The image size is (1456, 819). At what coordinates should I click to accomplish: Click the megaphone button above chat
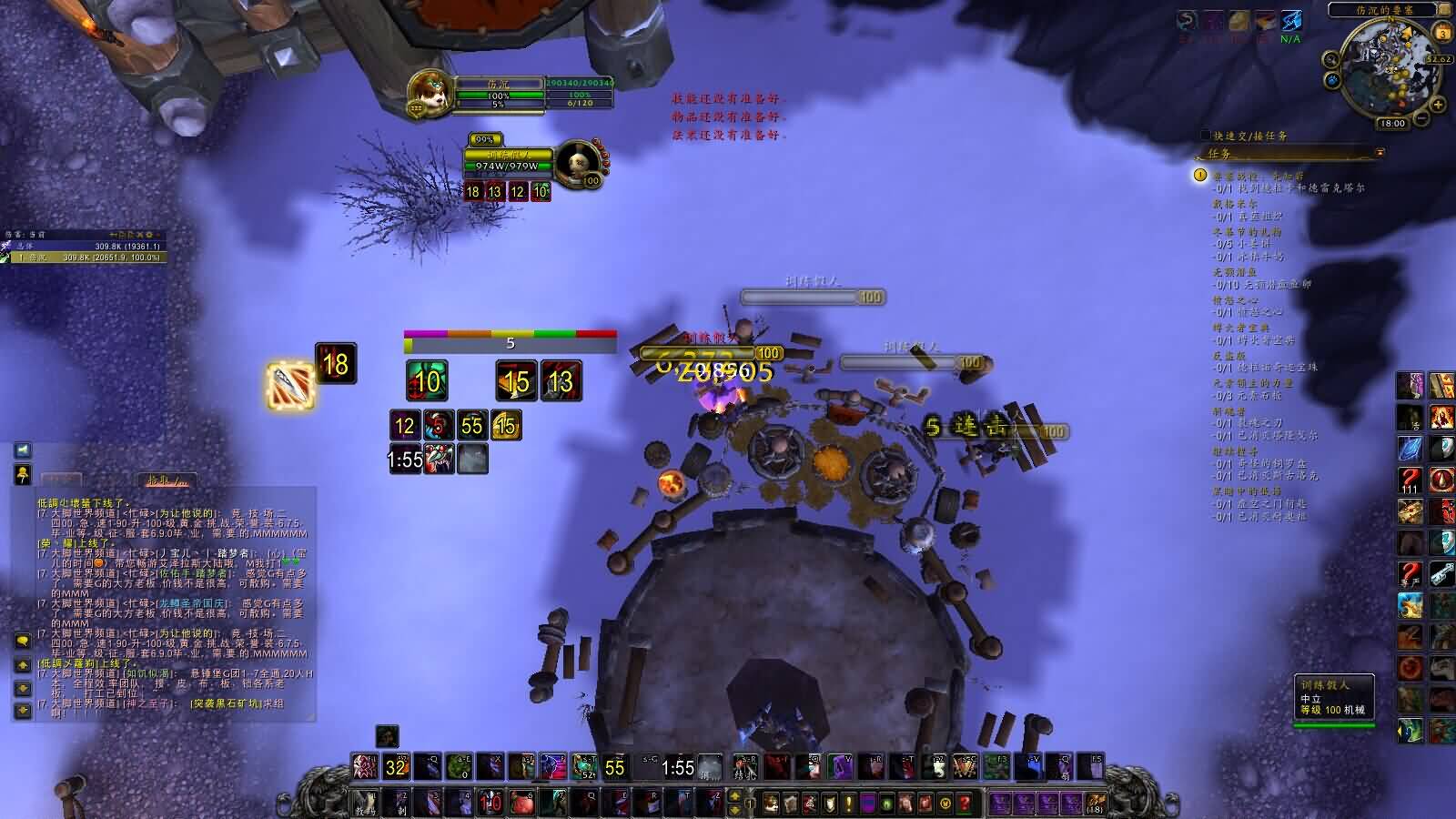(23, 473)
